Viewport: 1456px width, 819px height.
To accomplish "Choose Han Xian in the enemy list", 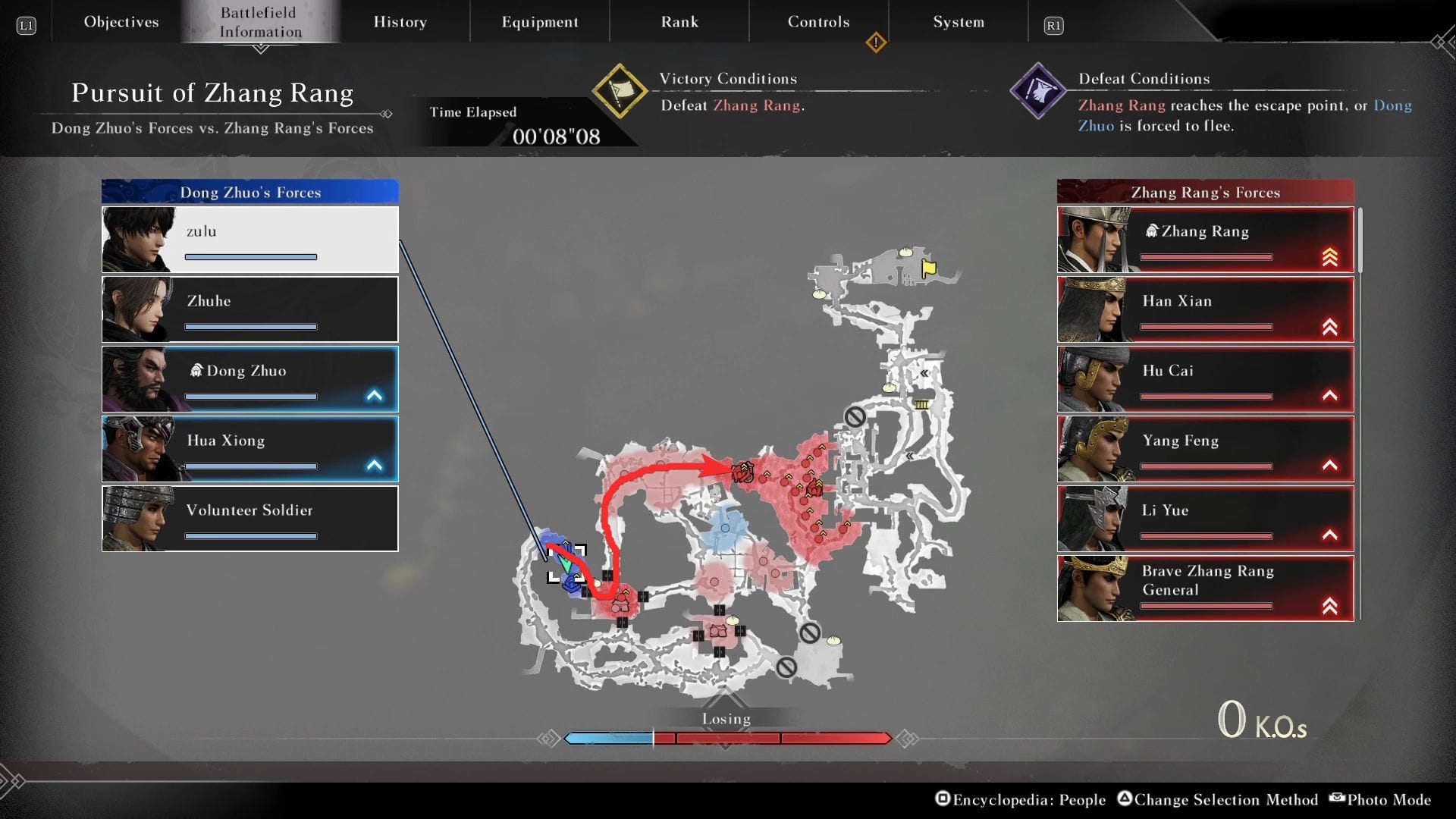I will point(1205,309).
